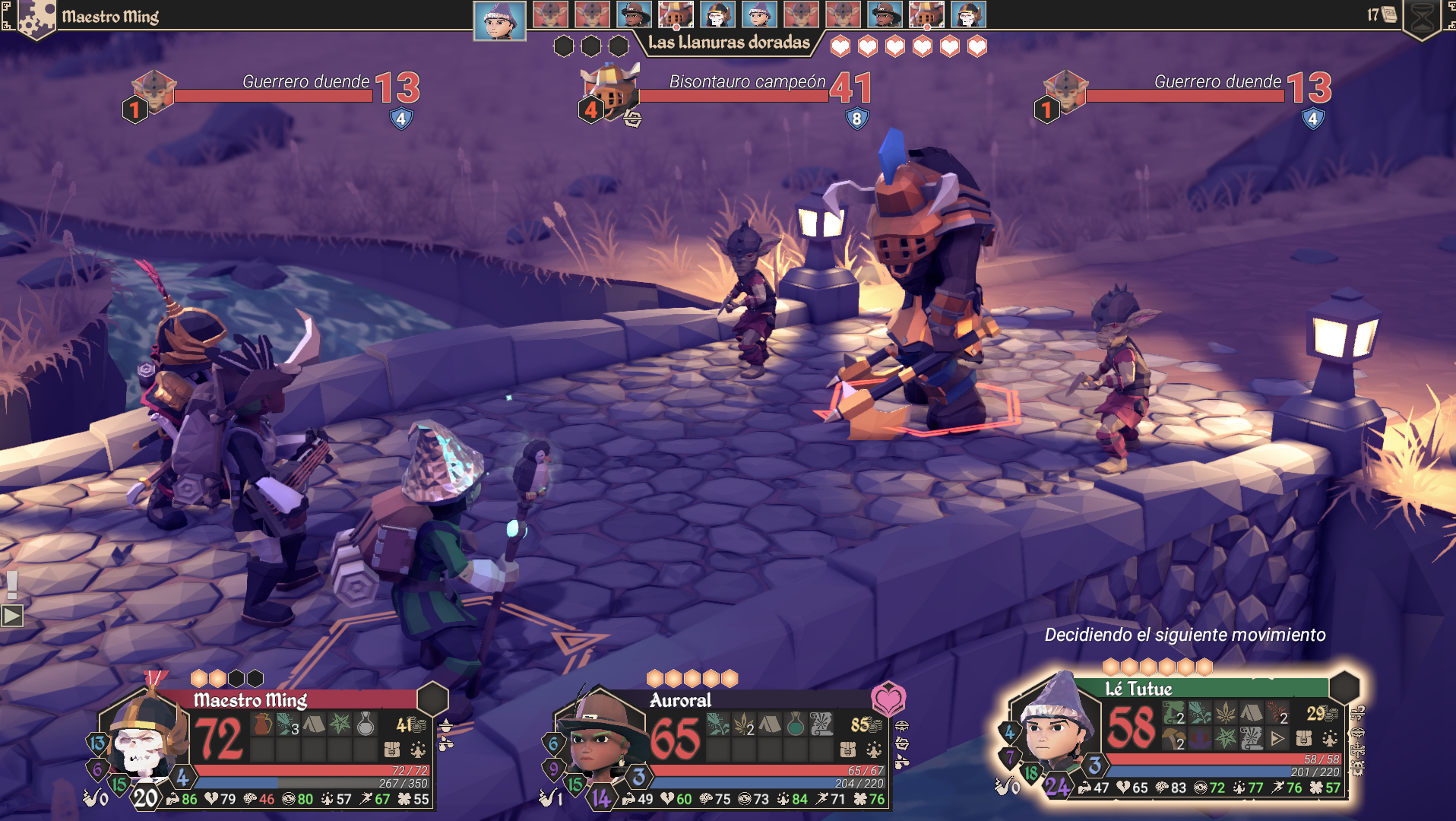Choose Auroral's tent item slot
The height and width of the screenshot is (821, 1456).
[x=770, y=724]
